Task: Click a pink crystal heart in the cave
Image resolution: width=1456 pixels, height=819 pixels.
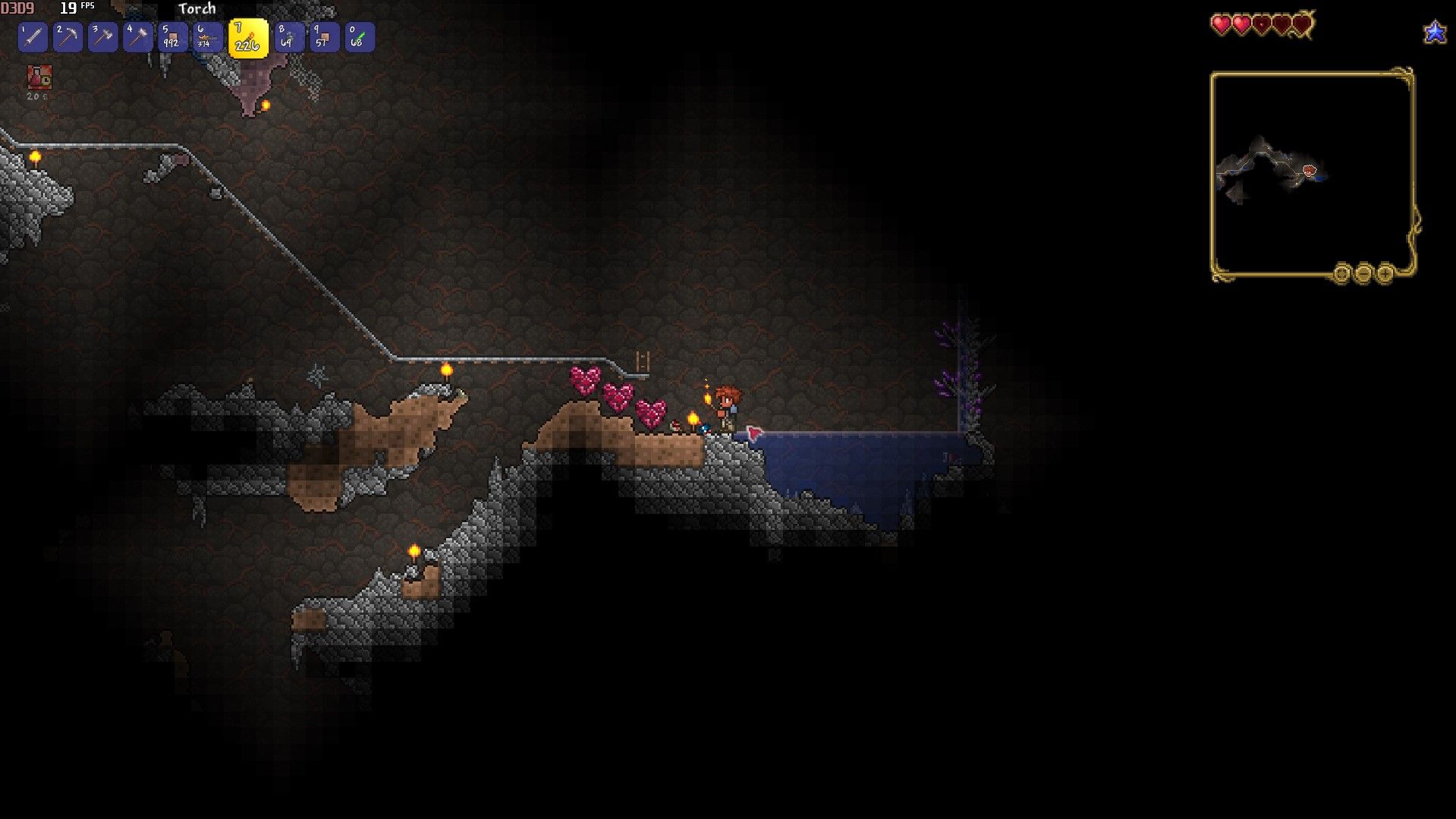Action: (585, 380)
